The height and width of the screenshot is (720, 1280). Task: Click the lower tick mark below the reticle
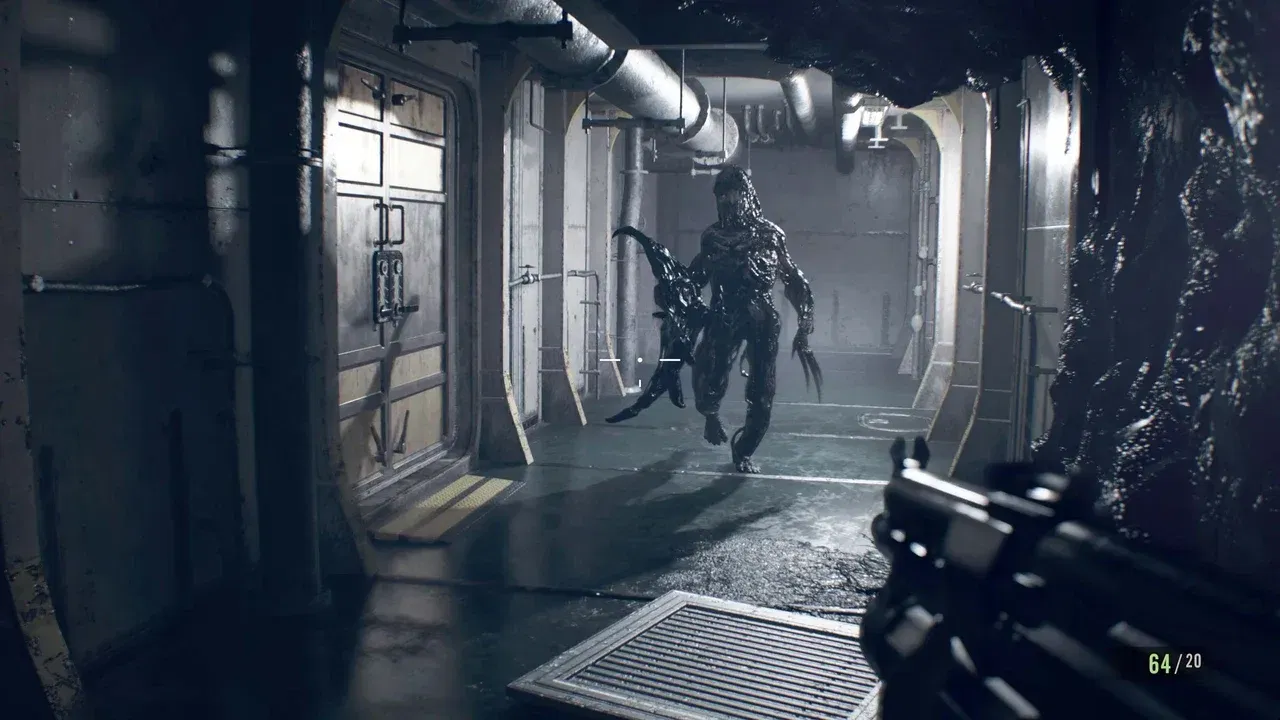640,383
